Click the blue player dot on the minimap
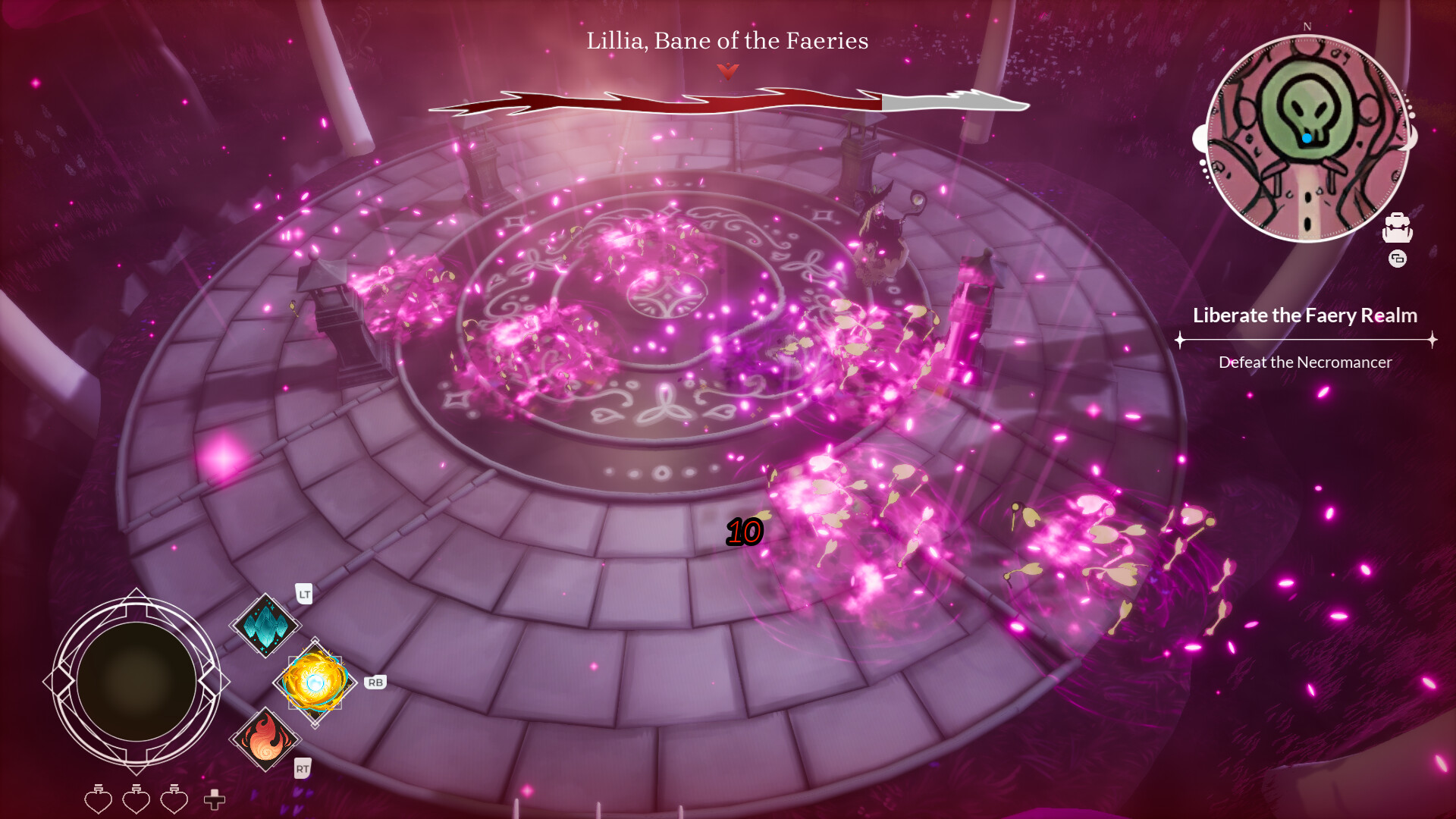The height and width of the screenshot is (819, 1456). 1307,137
